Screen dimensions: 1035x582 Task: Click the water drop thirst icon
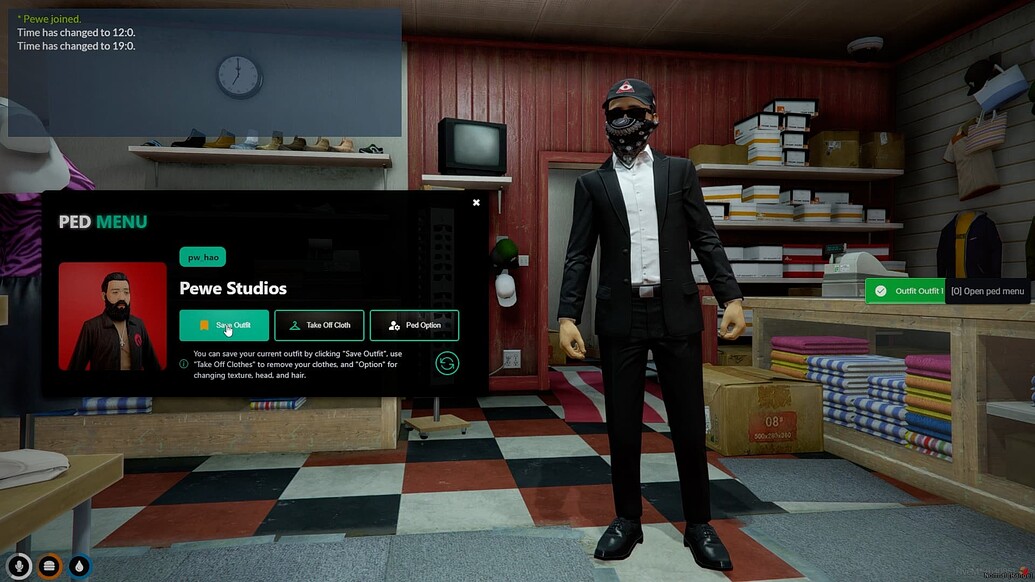pos(79,566)
